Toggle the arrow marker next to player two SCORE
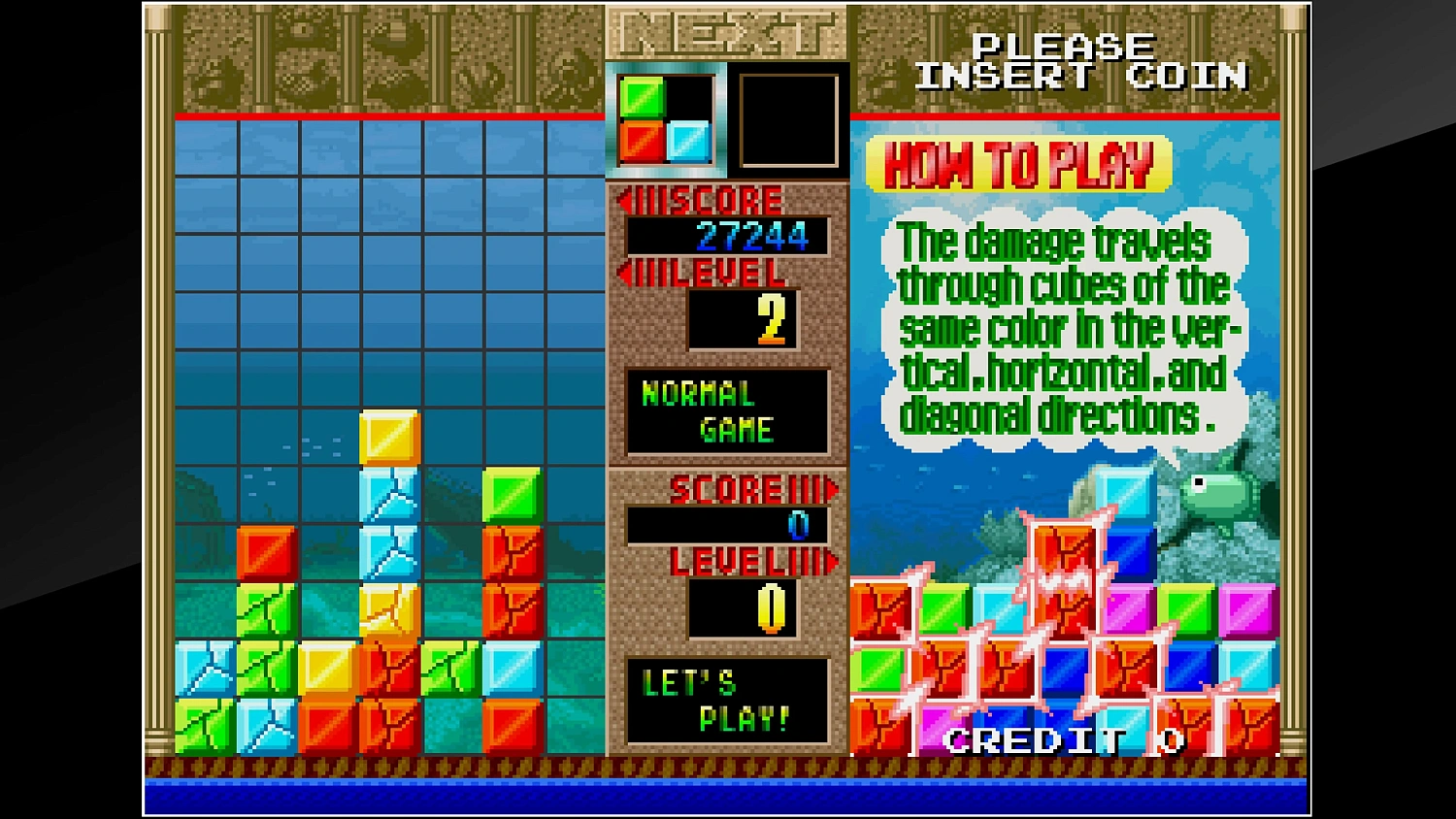The width and height of the screenshot is (1456, 819). point(830,489)
